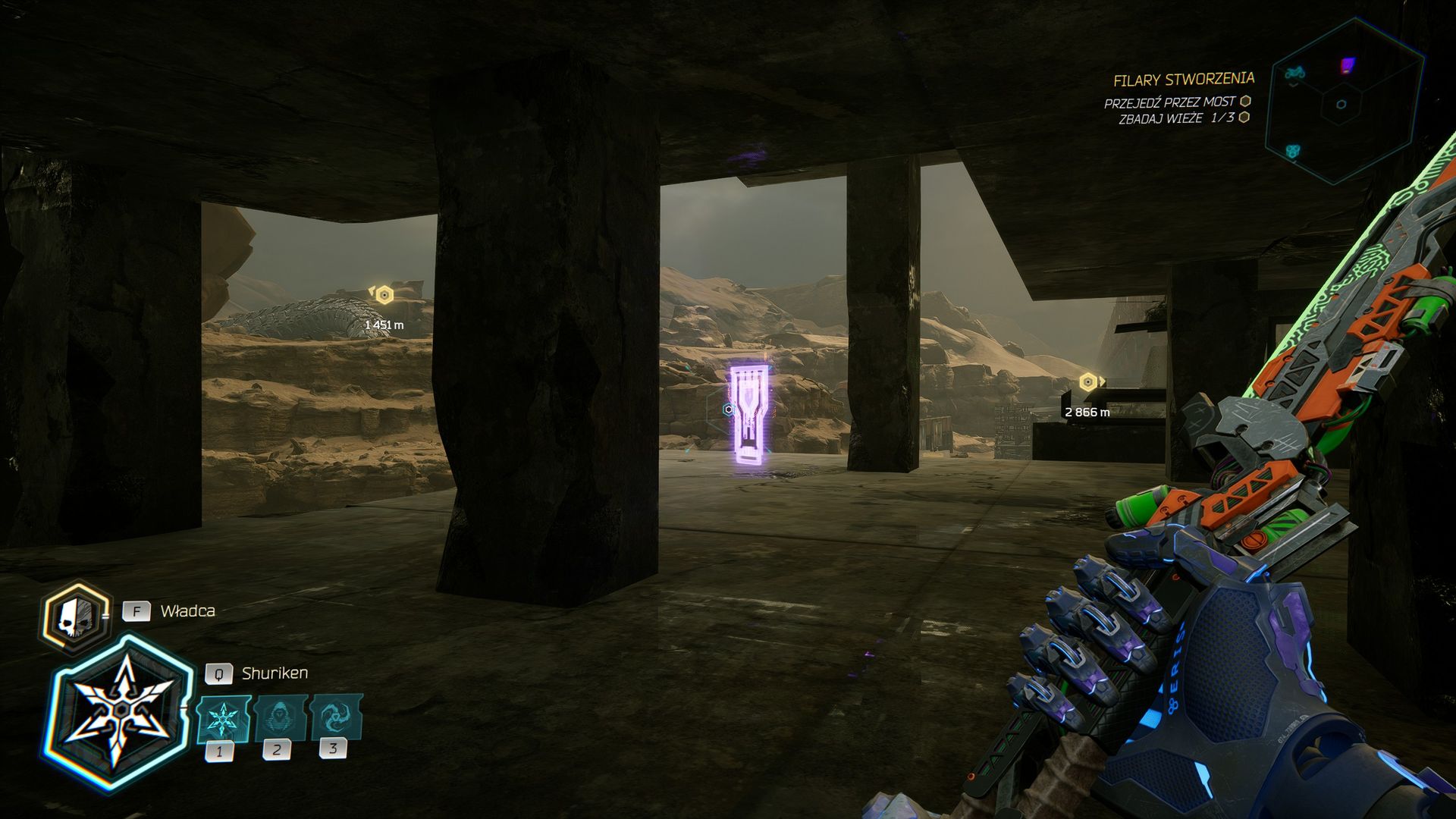Viewport: 1456px width, 819px height.
Task: Click the objective waypoint at 2 866 m
Action: pos(1088,381)
